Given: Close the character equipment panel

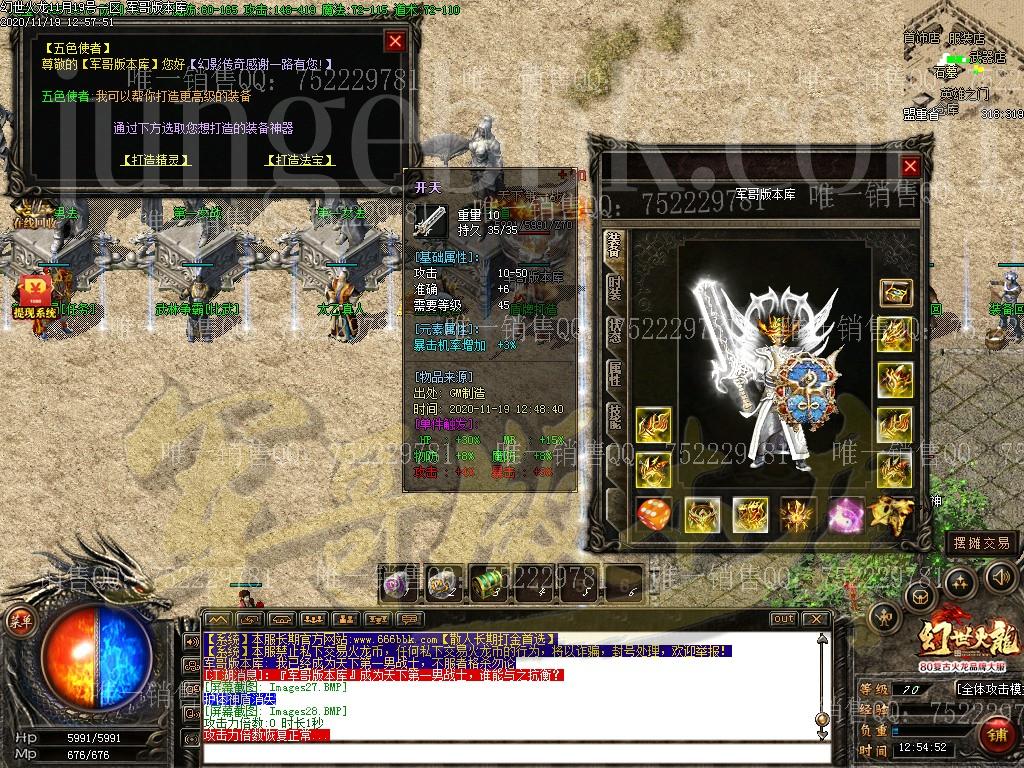Looking at the screenshot, I should 910,167.
